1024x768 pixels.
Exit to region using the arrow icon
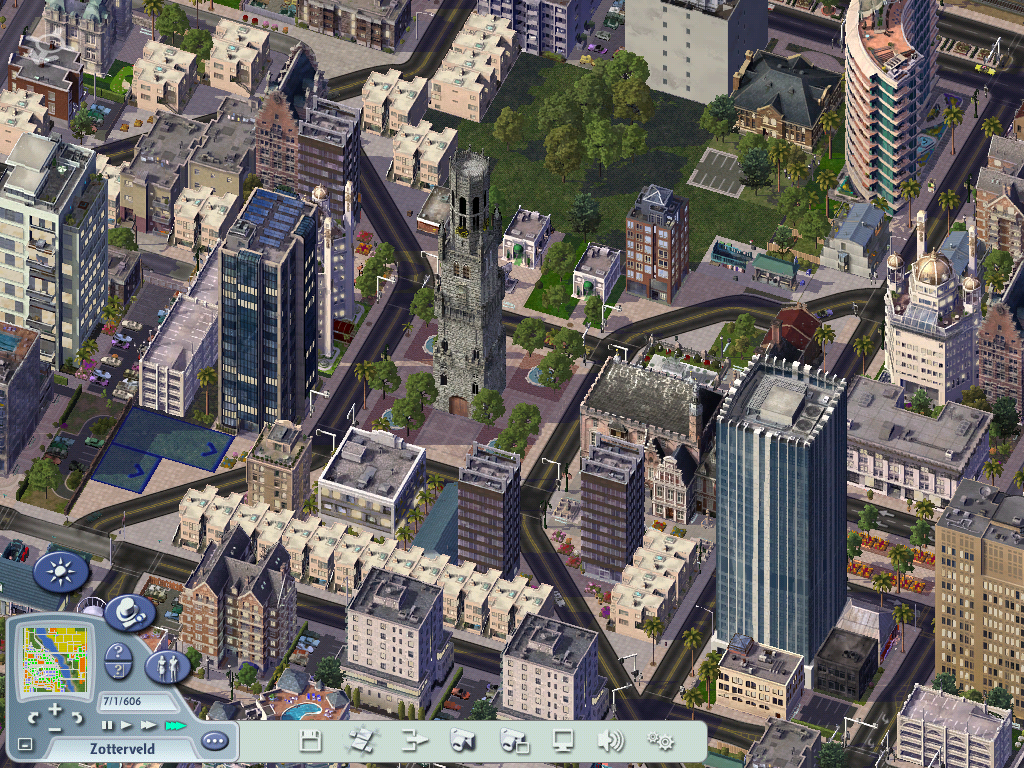coord(414,741)
